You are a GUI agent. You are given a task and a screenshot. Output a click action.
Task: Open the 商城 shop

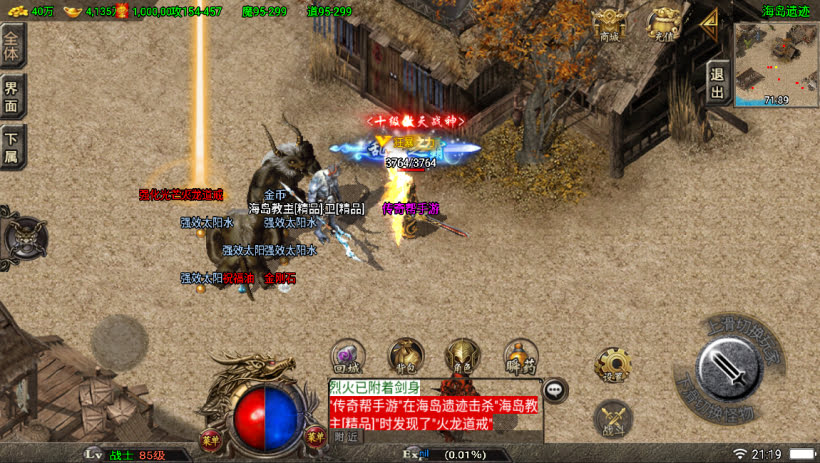point(609,24)
